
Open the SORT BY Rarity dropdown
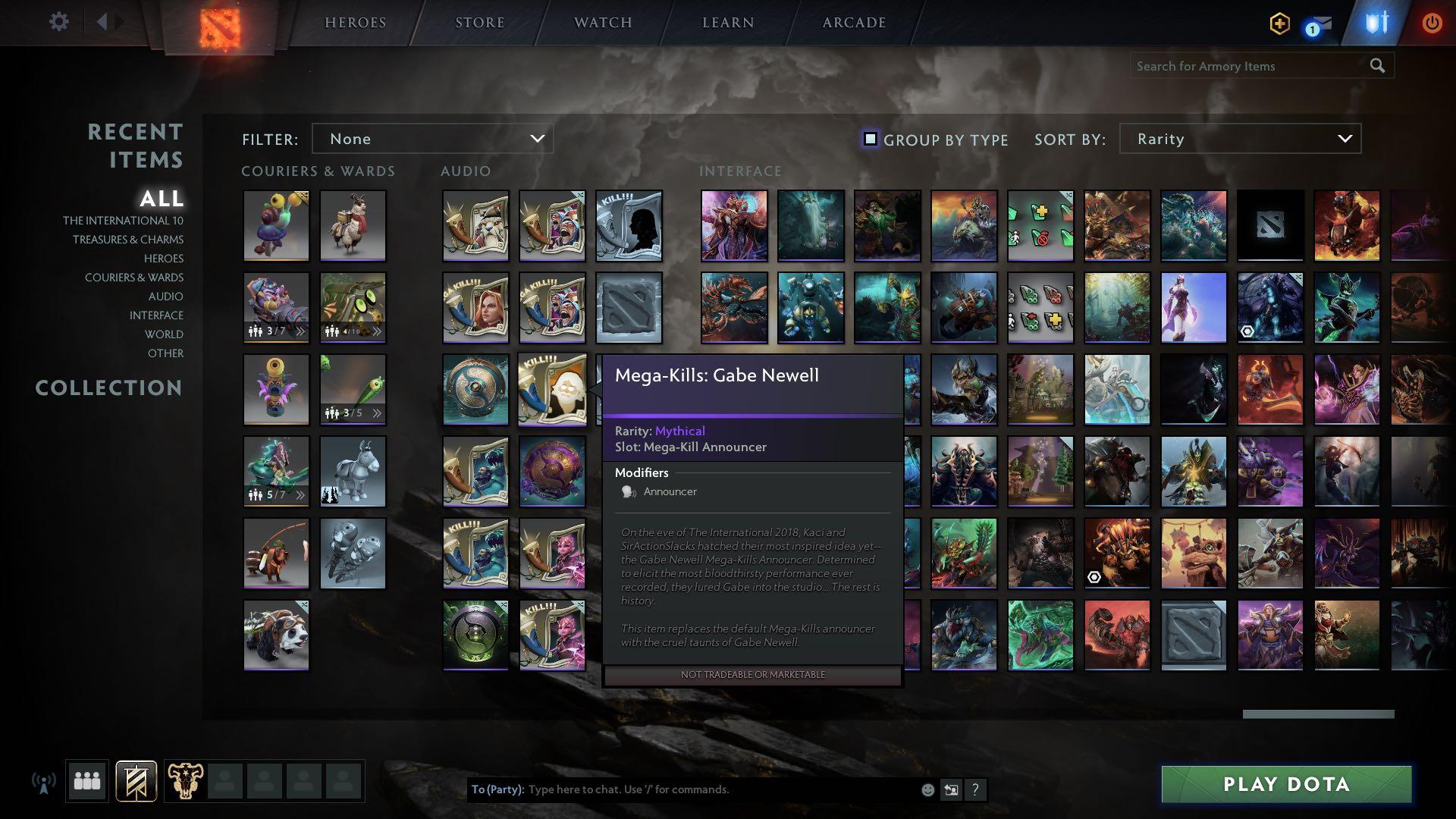(x=1239, y=139)
